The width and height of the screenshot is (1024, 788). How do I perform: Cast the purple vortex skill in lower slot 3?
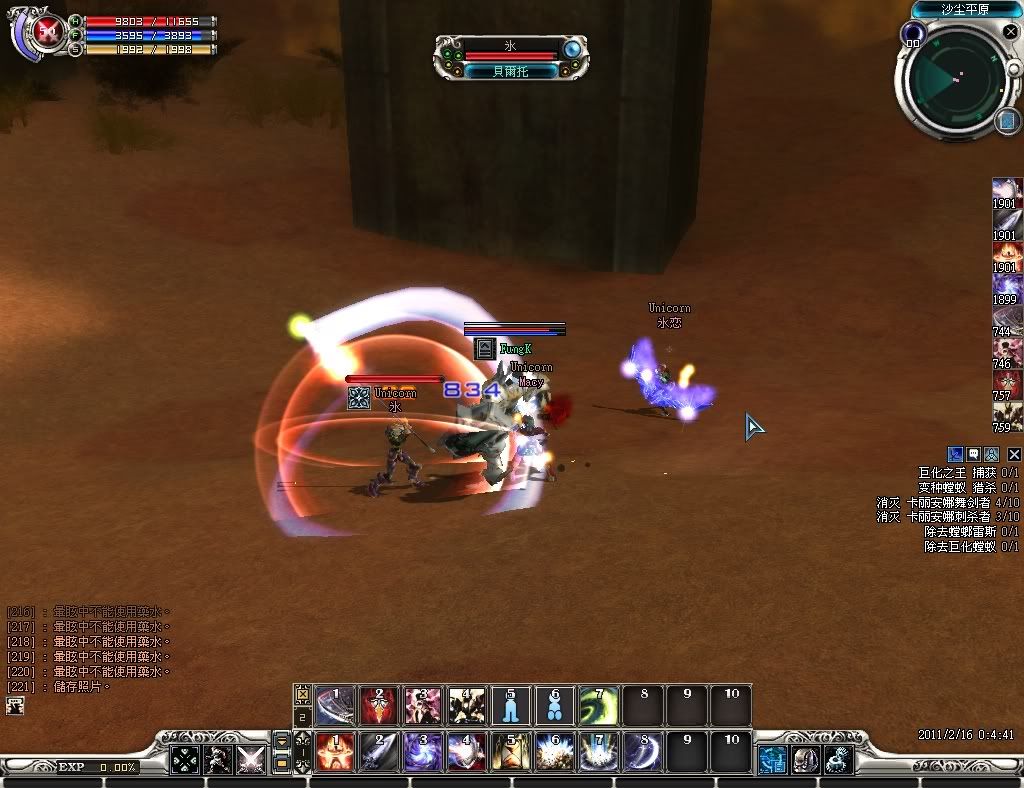[x=422, y=752]
